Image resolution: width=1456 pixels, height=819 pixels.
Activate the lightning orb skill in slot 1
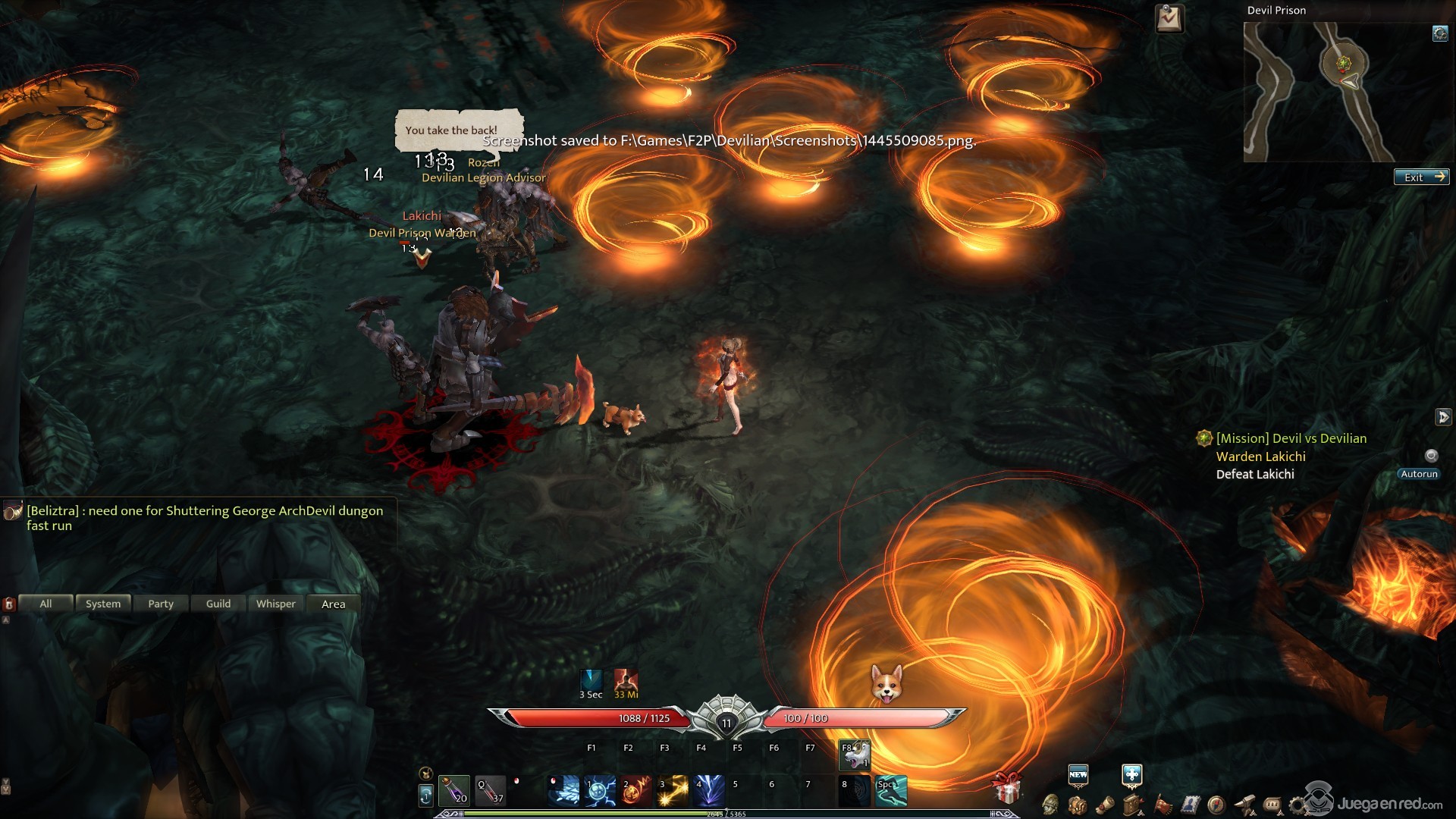click(600, 790)
